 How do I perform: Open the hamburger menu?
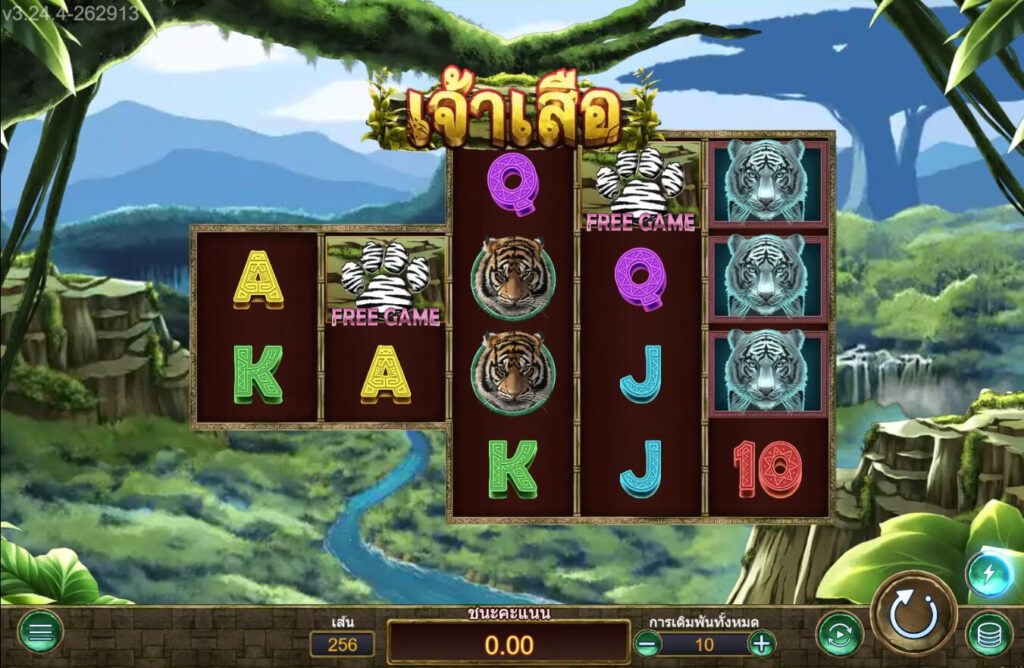(40, 632)
